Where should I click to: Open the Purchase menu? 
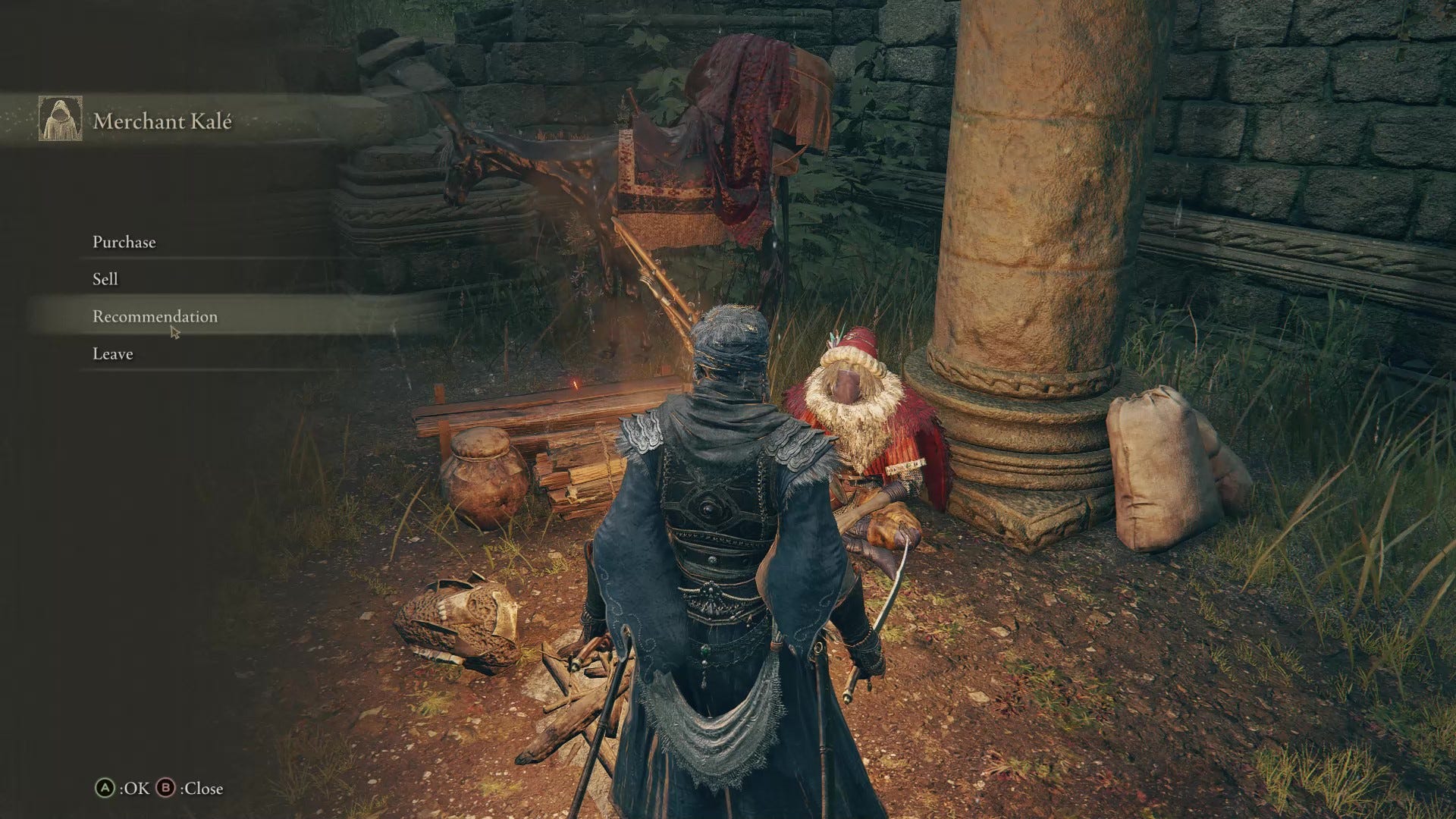pyautogui.click(x=124, y=242)
